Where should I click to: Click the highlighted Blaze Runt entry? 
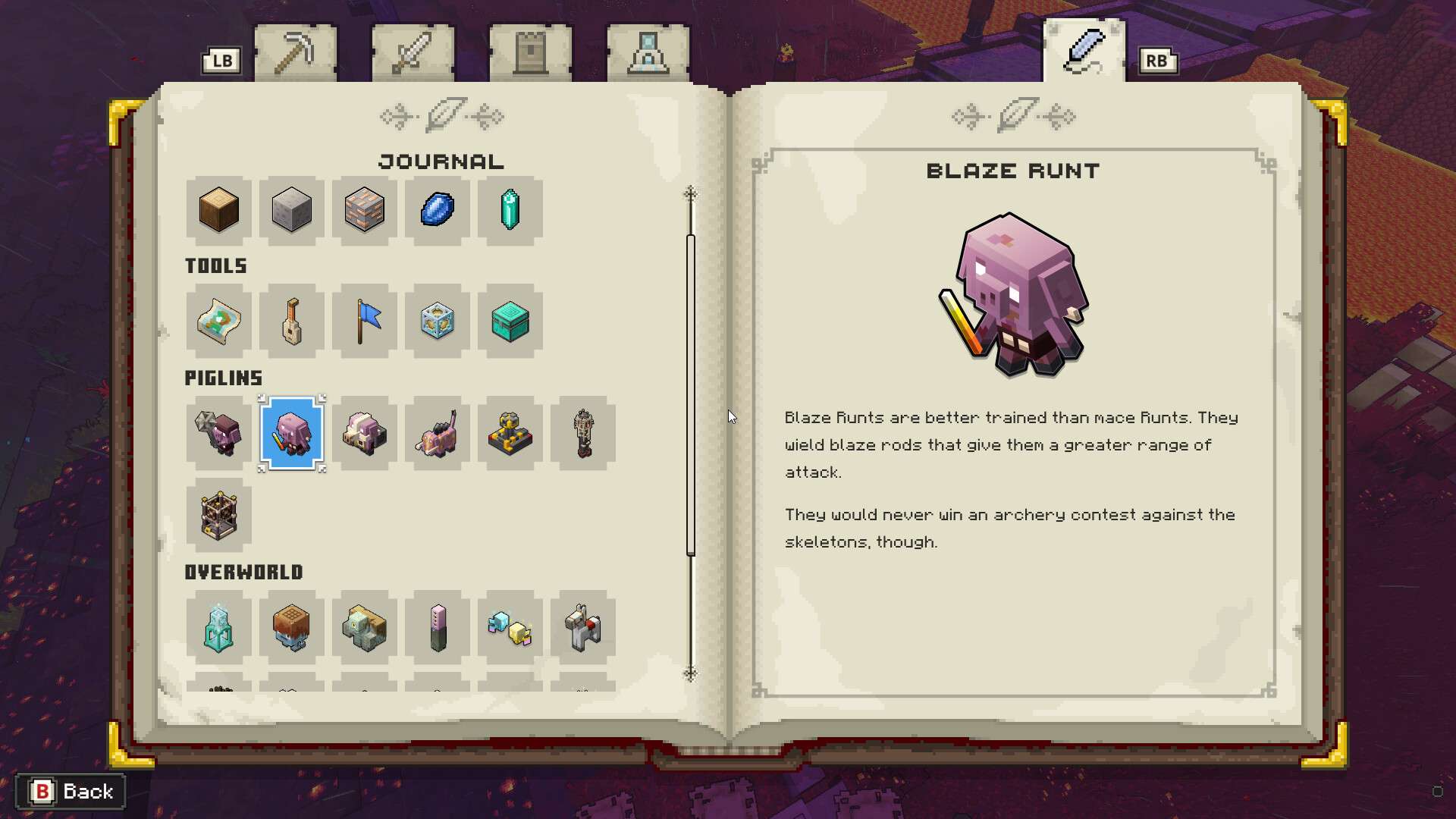[291, 433]
